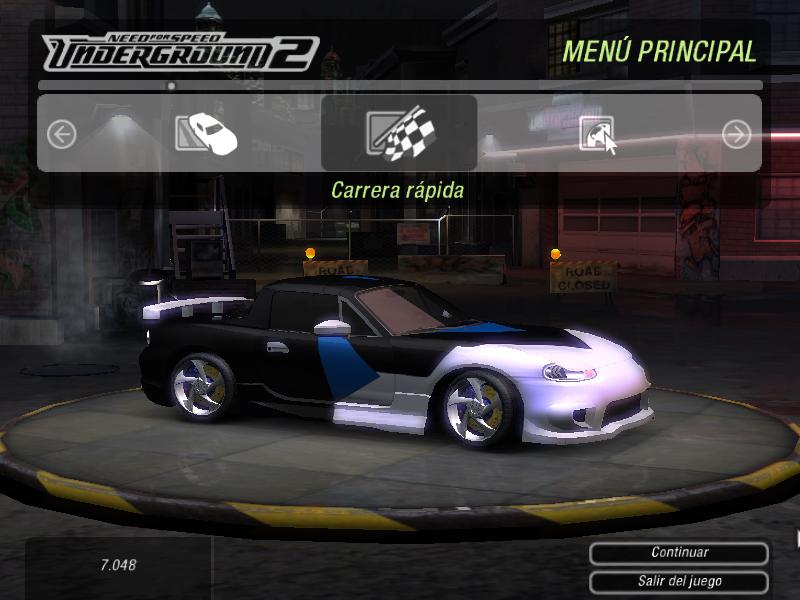Open the menu entry with cursor icon
Screen dimensions: 800x600
[x=597, y=134]
